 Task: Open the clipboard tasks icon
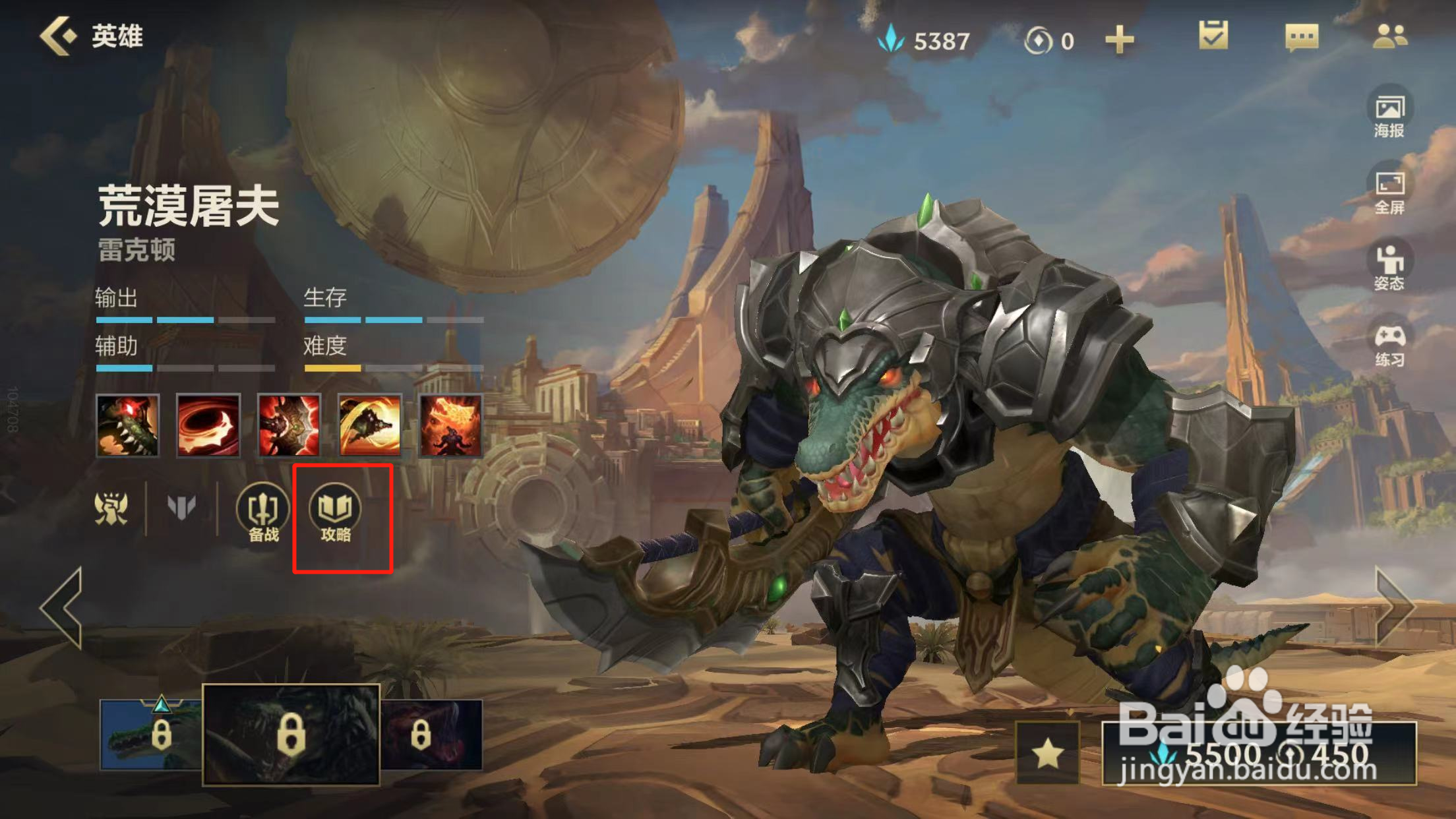[1213, 36]
